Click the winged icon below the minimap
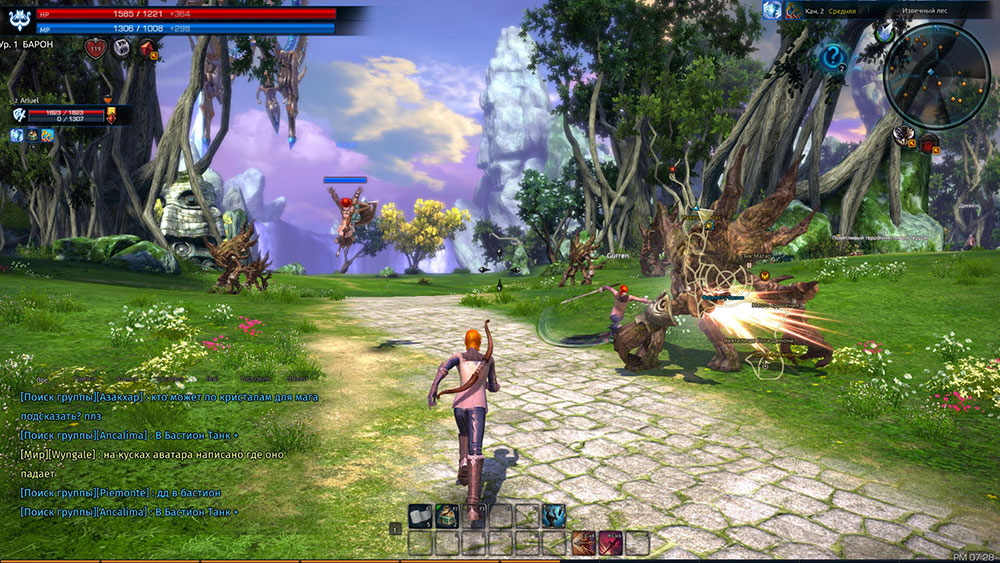 (x=903, y=136)
